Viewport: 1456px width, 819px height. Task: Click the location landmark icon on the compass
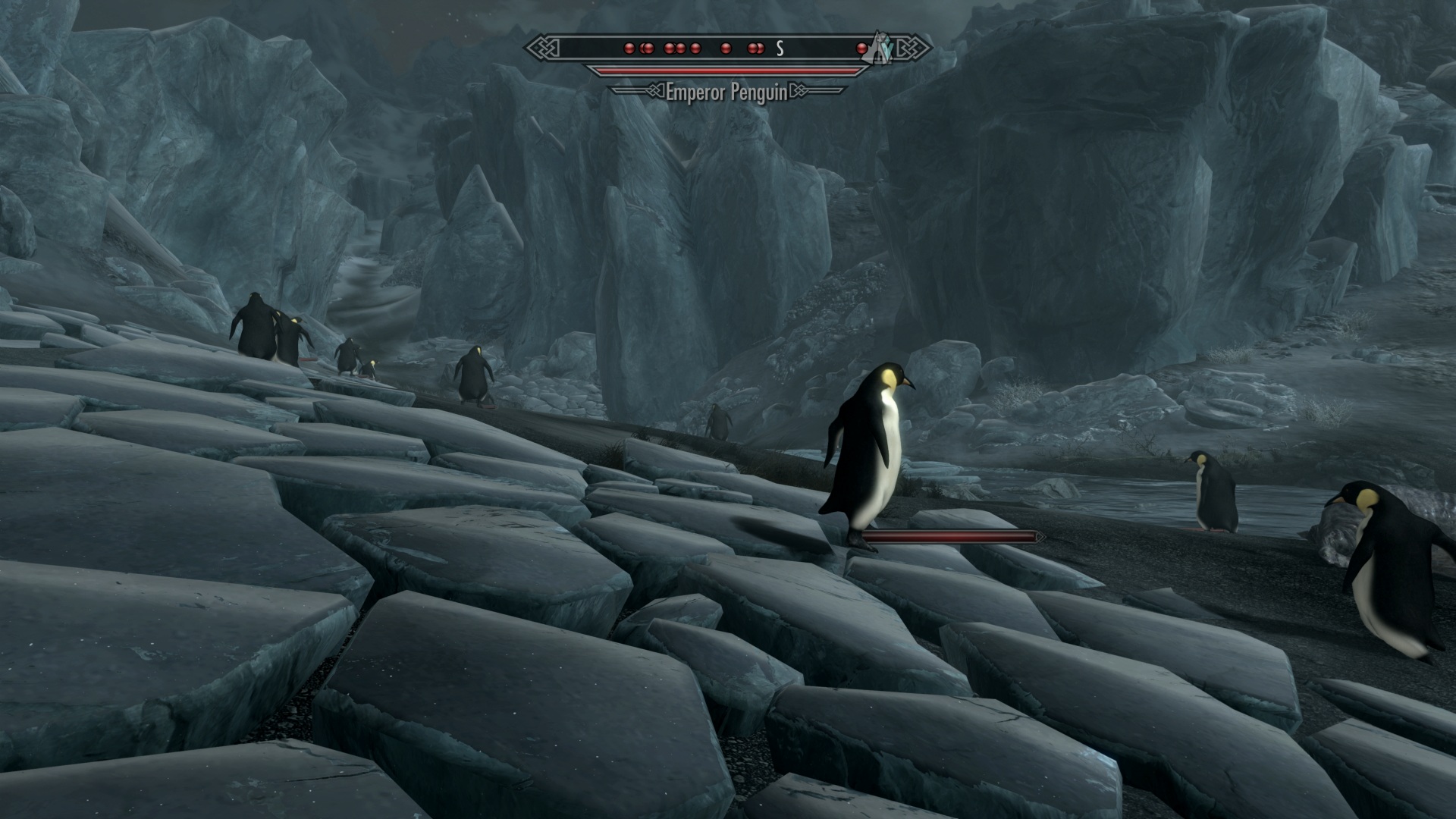point(880,47)
